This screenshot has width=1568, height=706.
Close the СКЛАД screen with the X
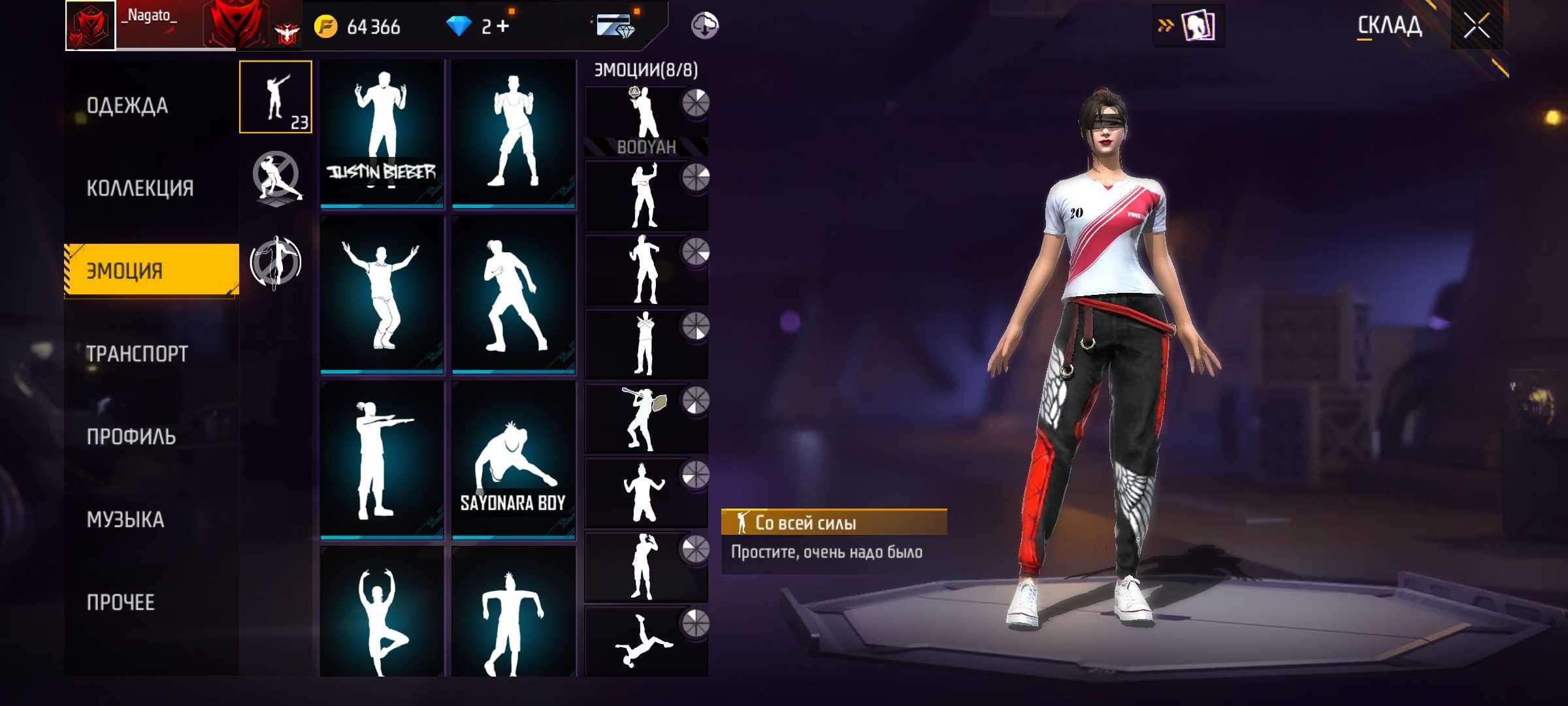1476,26
